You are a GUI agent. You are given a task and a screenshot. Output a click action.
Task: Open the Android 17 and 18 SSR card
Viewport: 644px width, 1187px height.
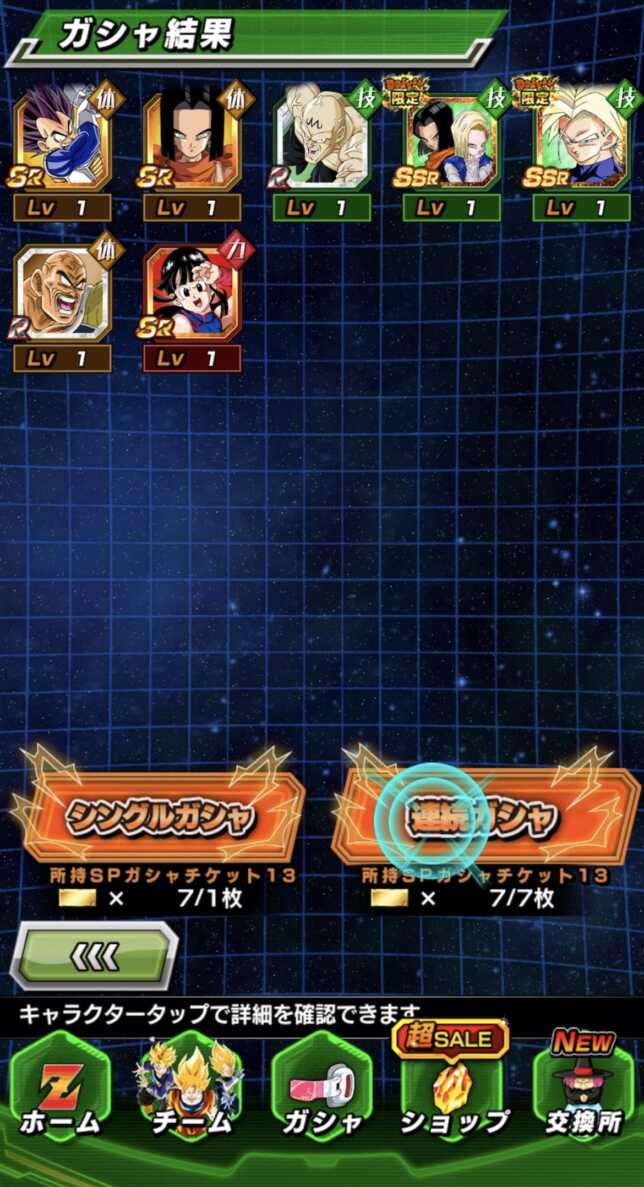coord(452,138)
